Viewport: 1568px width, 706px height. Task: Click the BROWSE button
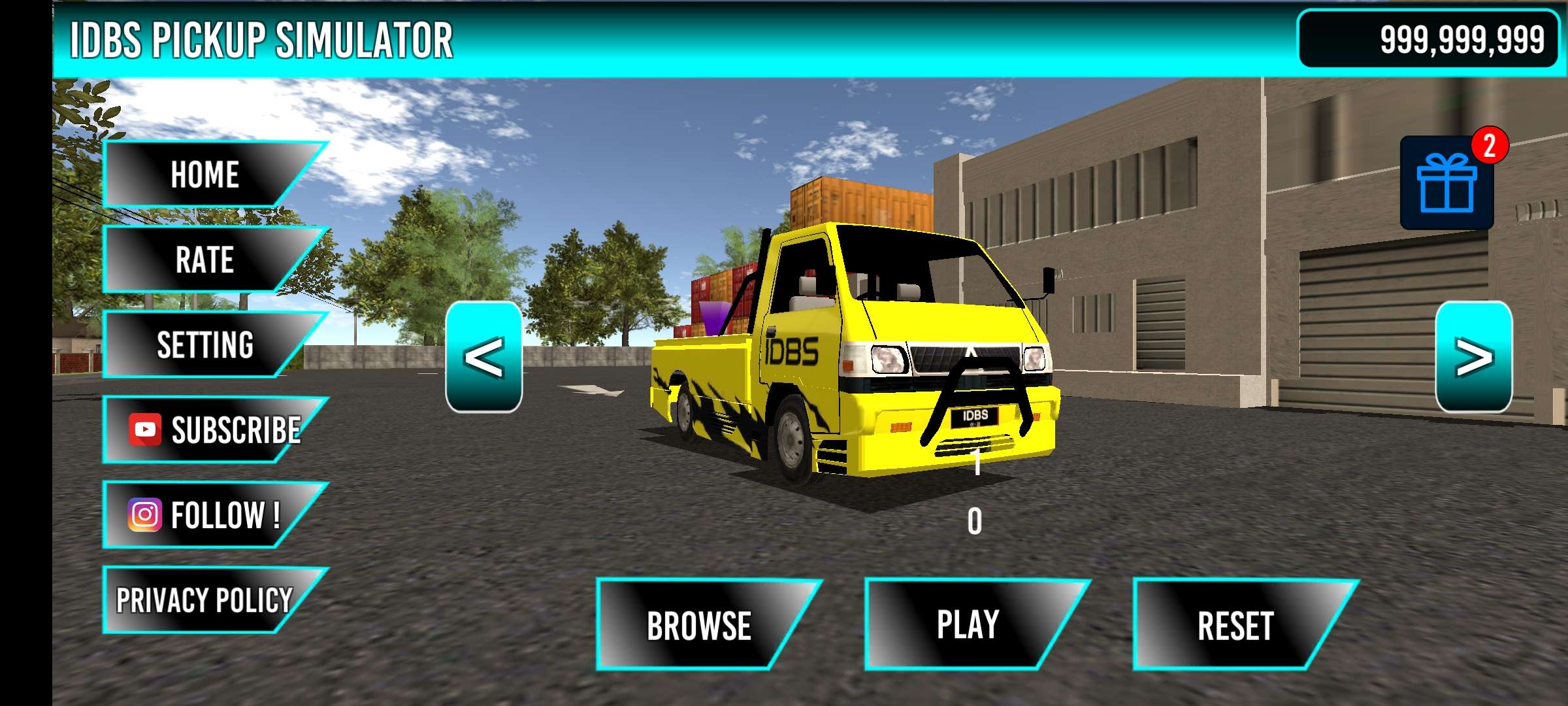(699, 625)
